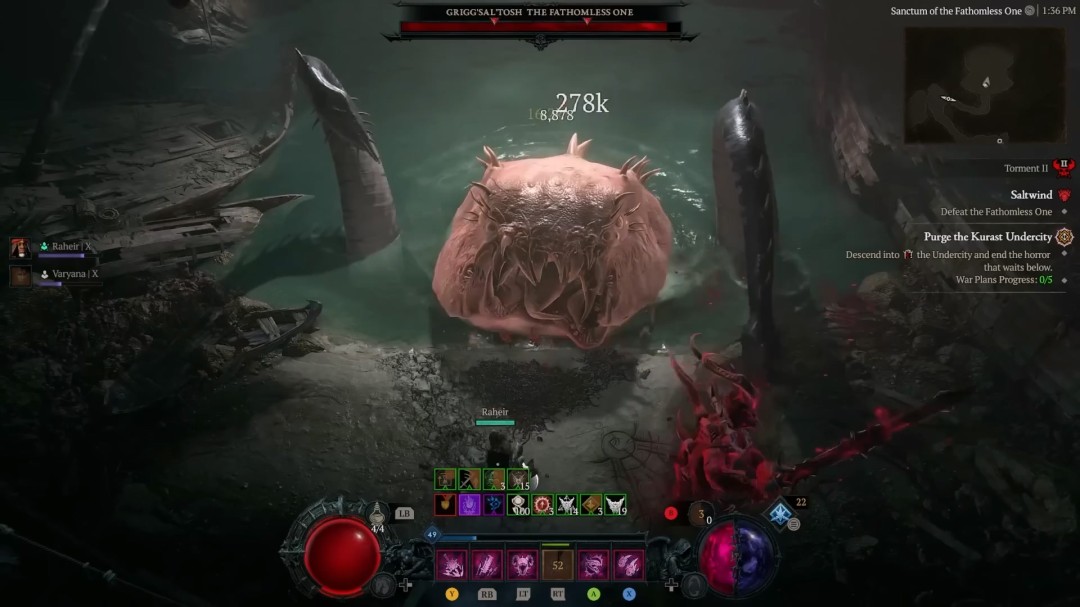The image size is (1080, 607).
Task: Click the skill slot showing cooldown 52
Action: click(x=558, y=565)
